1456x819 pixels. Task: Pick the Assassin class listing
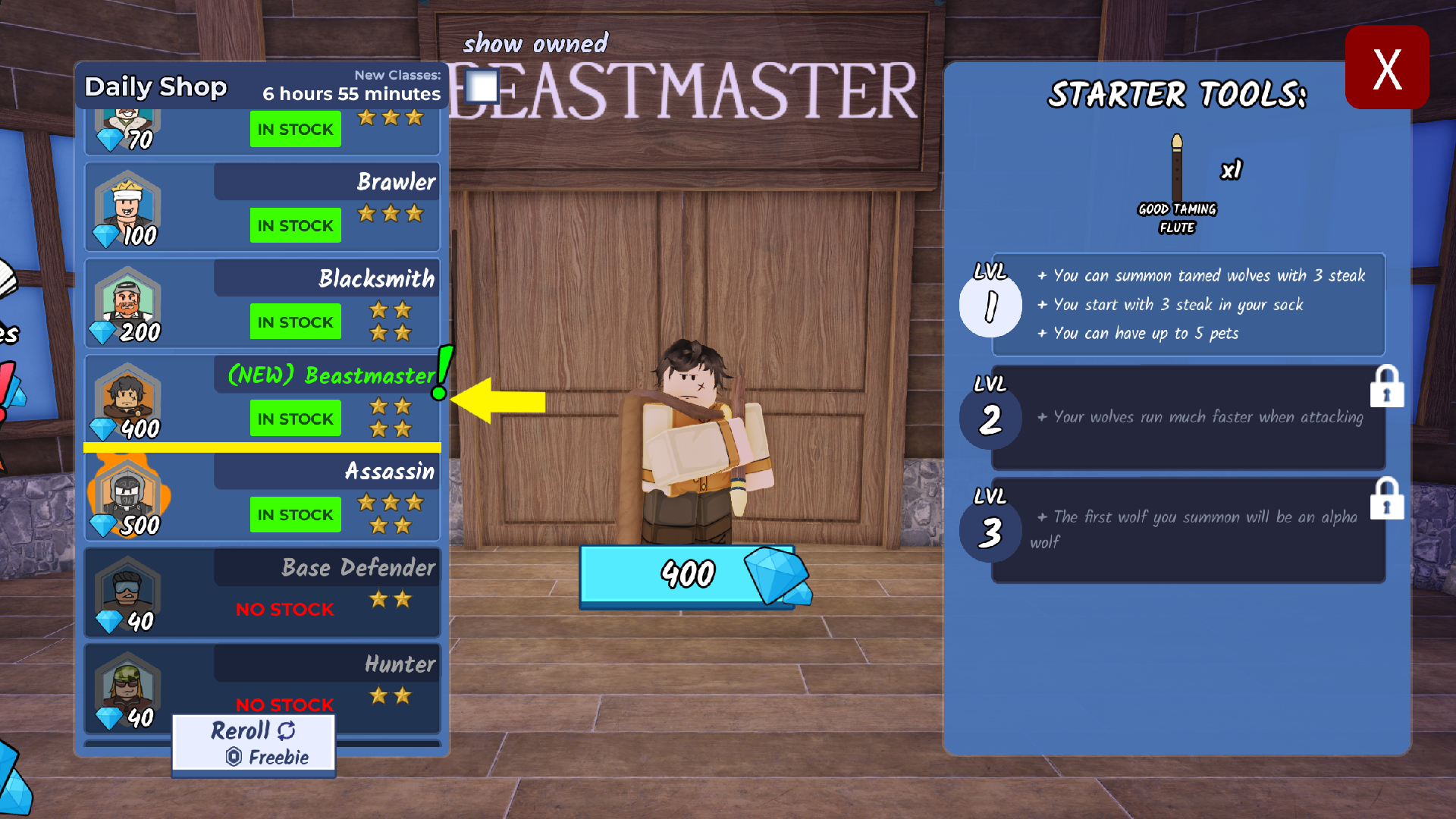click(x=262, y=497)
